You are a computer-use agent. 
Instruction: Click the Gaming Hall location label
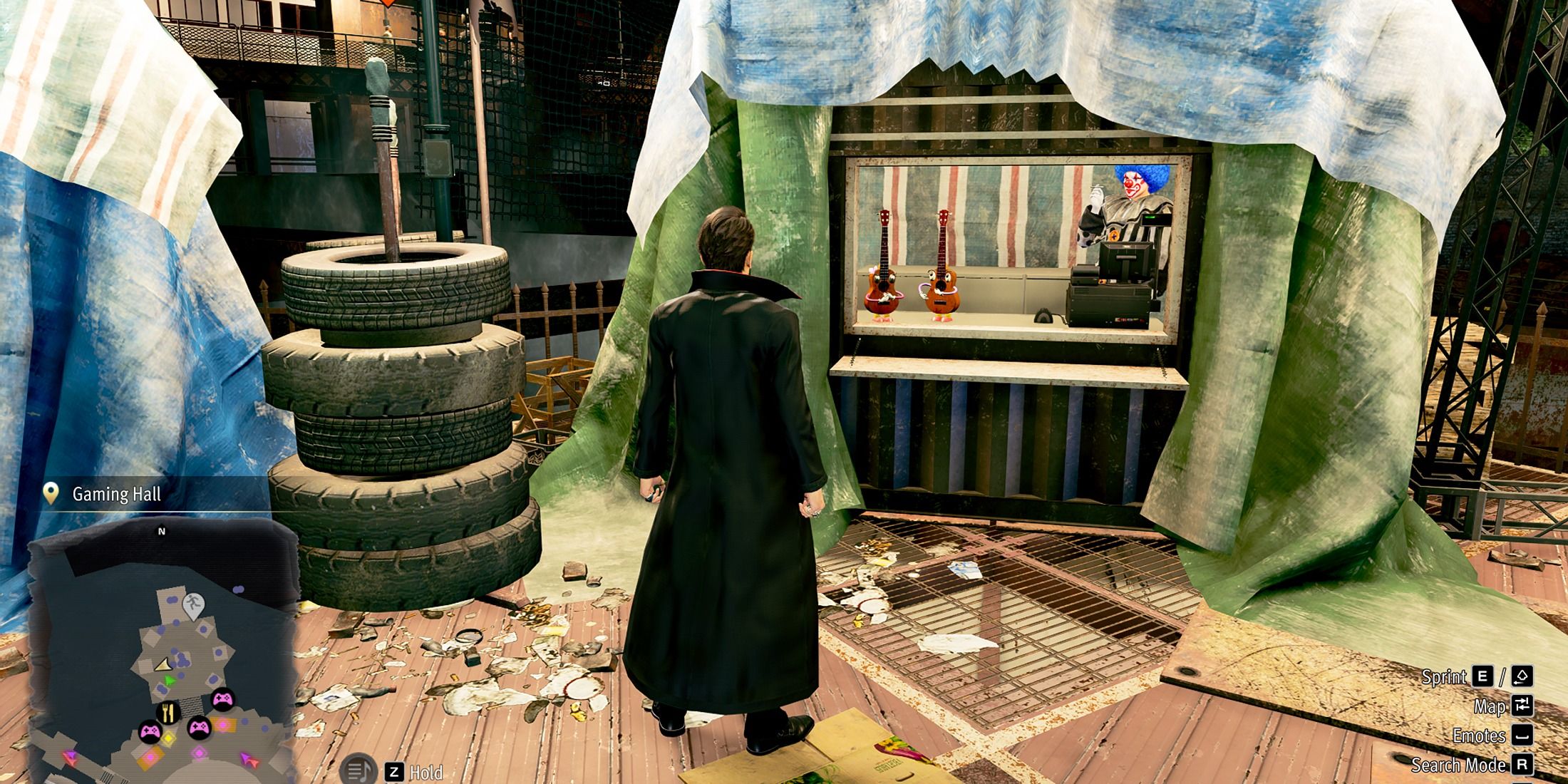pos(116,494)
